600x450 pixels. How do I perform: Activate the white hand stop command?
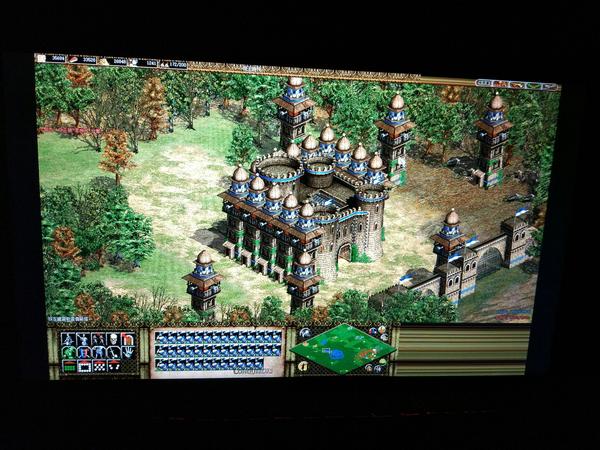(x=128, y=352)
